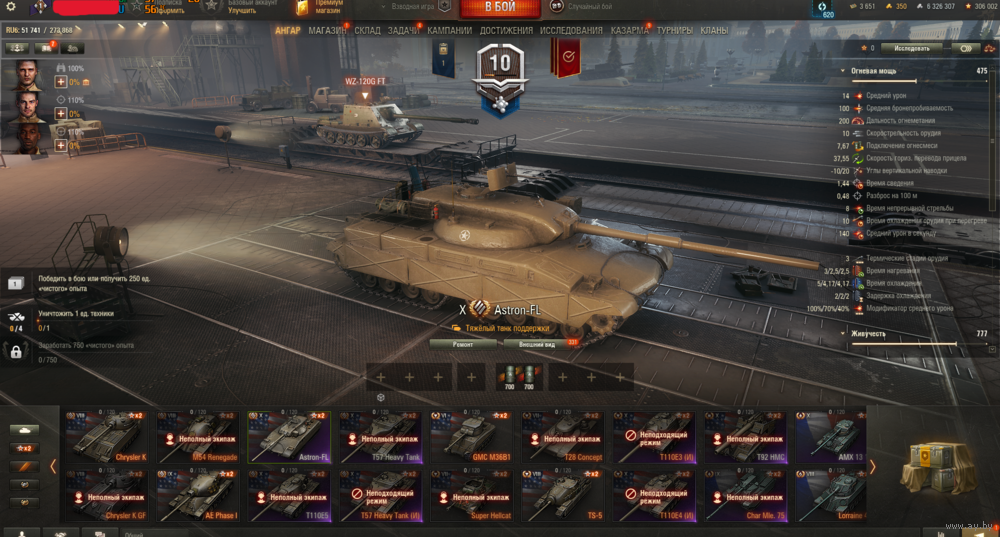
Task: Switch to the СКЛАД tab
Action: tap(367, 31)
